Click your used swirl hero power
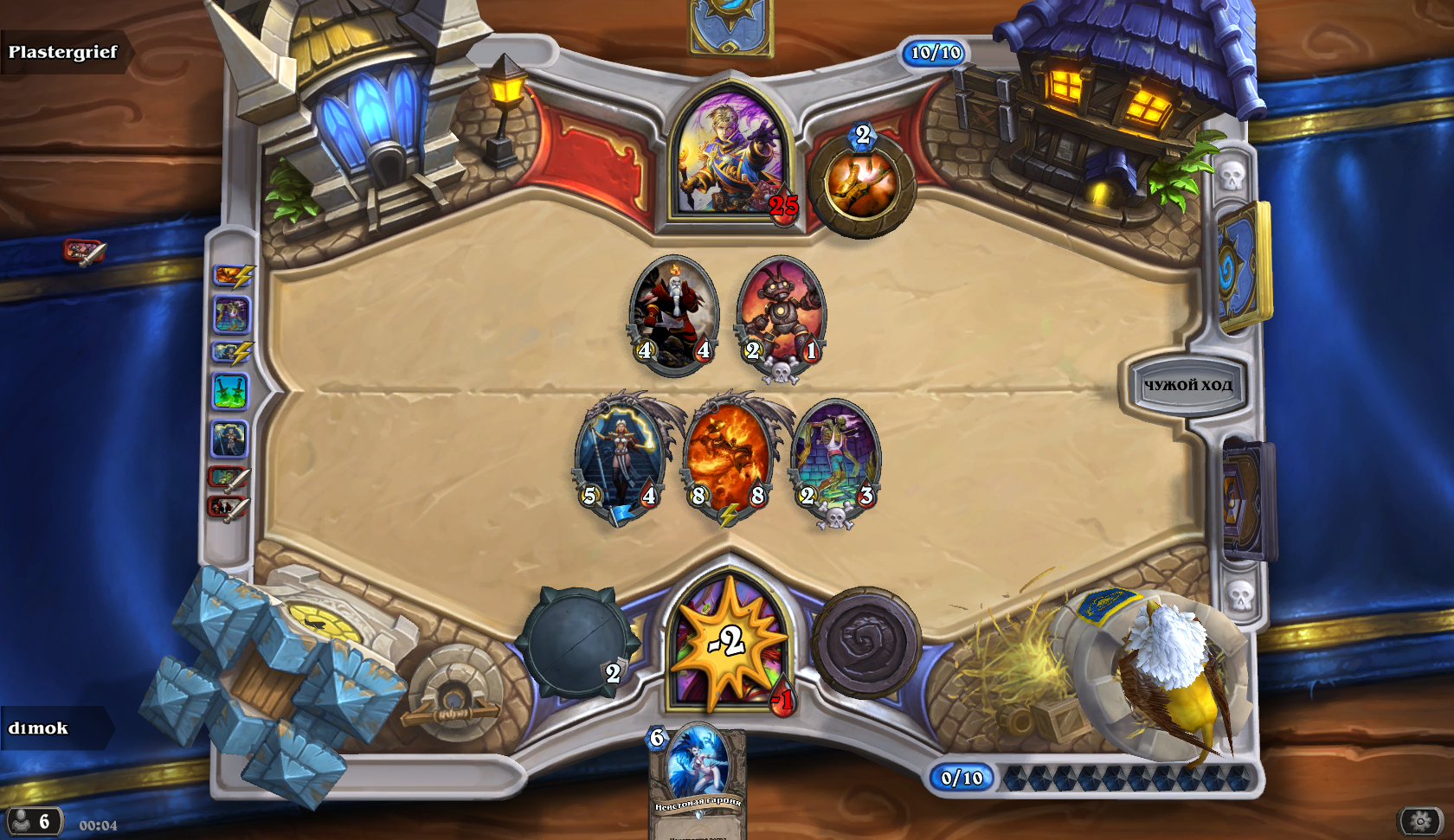 (865, 643)
